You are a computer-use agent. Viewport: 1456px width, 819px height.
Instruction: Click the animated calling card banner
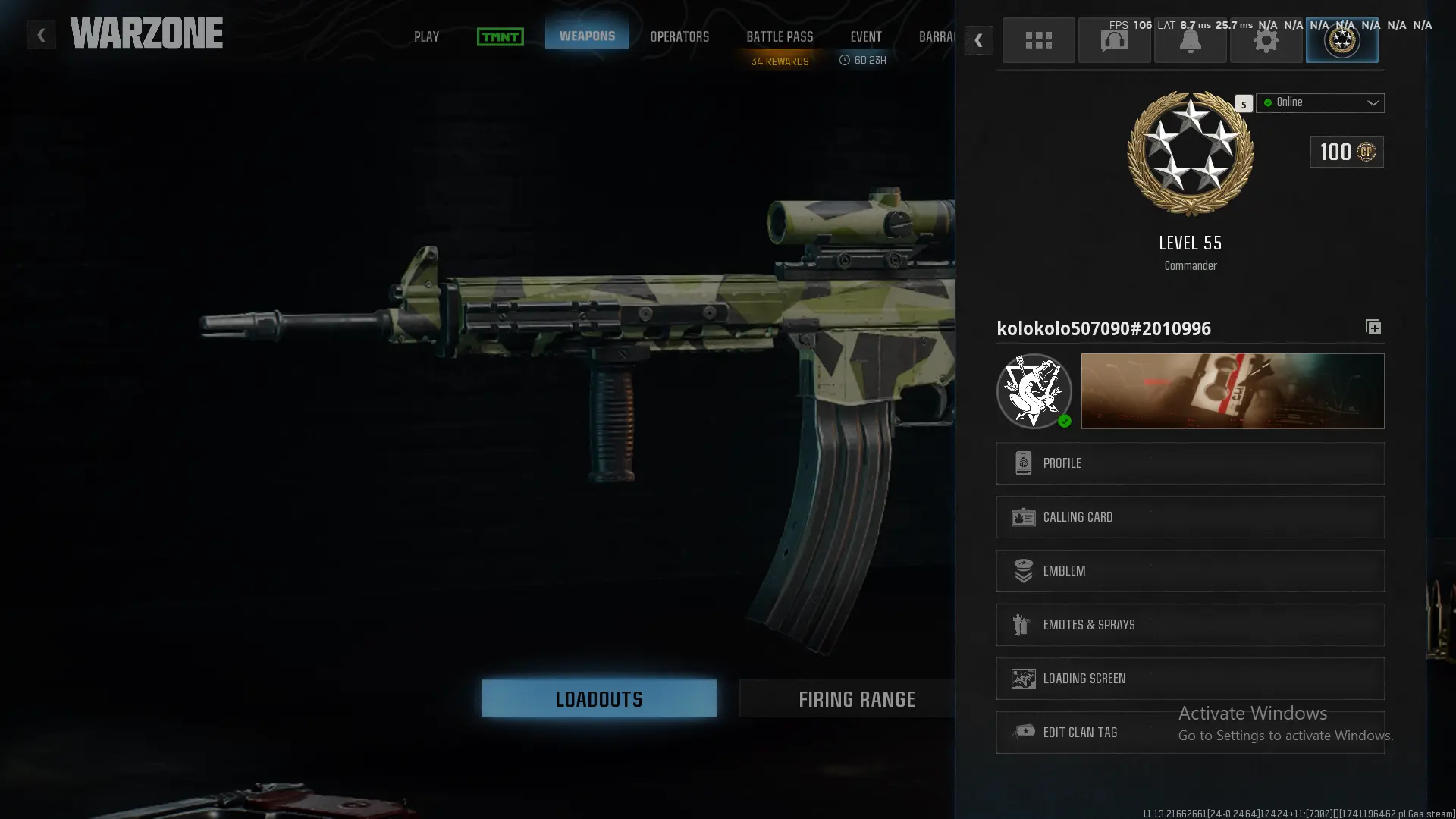(x=1232, y=391)
